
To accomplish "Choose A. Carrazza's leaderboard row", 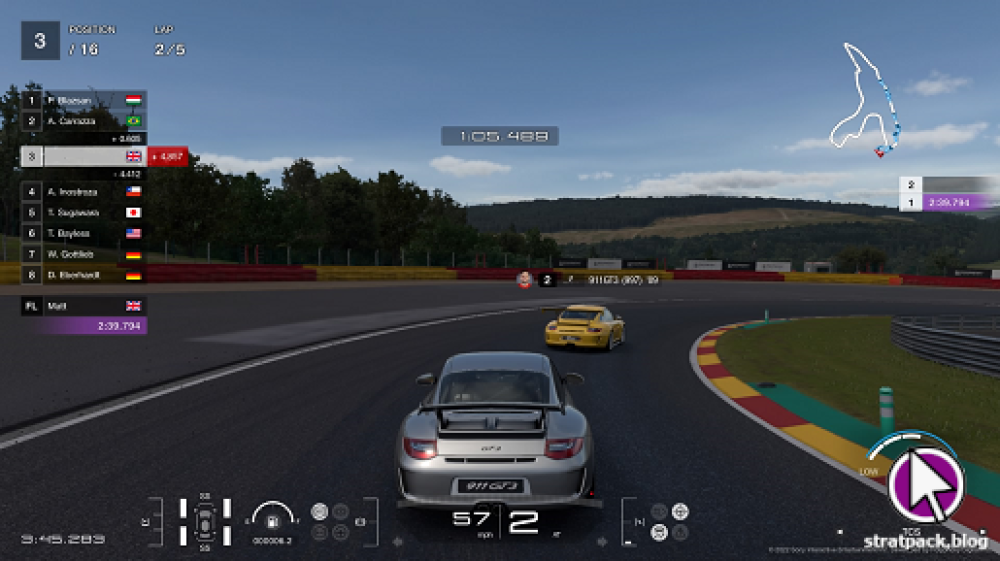I will tap(84, 121).
